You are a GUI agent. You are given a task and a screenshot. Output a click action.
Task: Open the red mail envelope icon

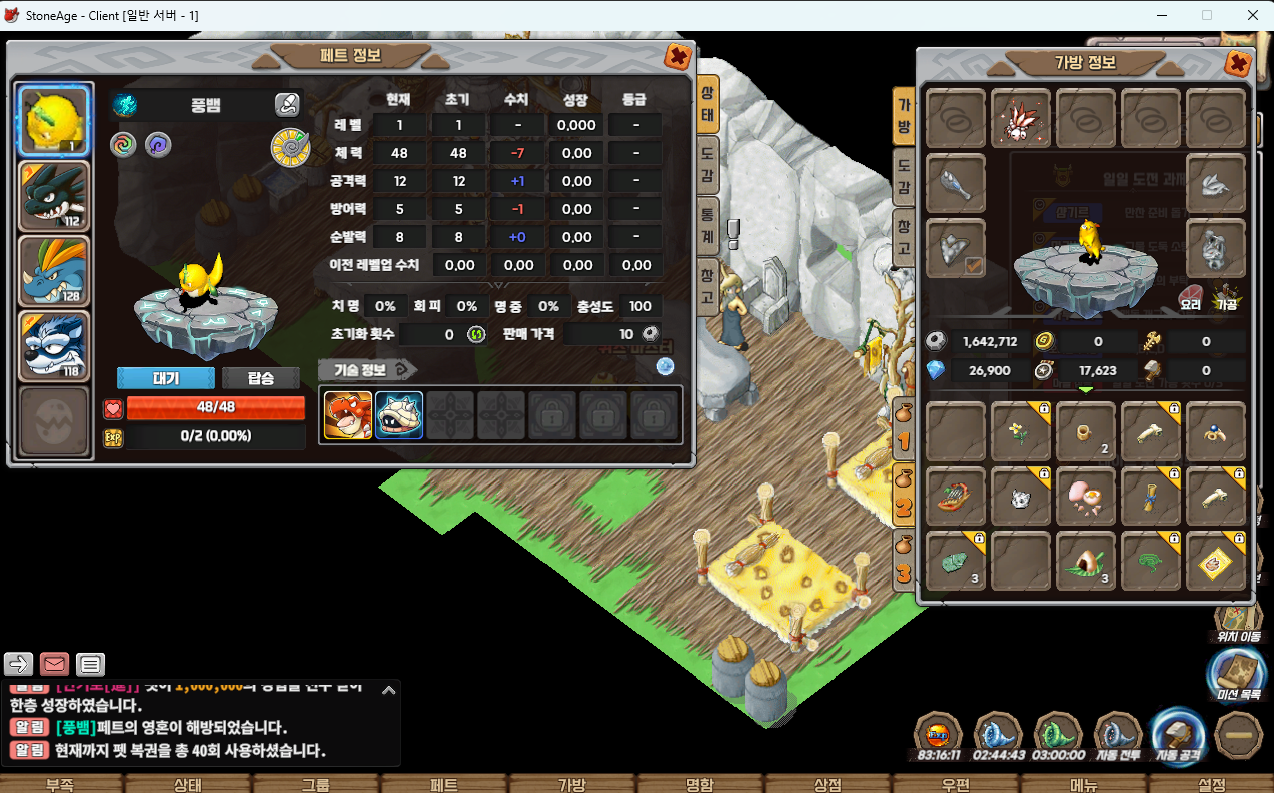point(54,664)
